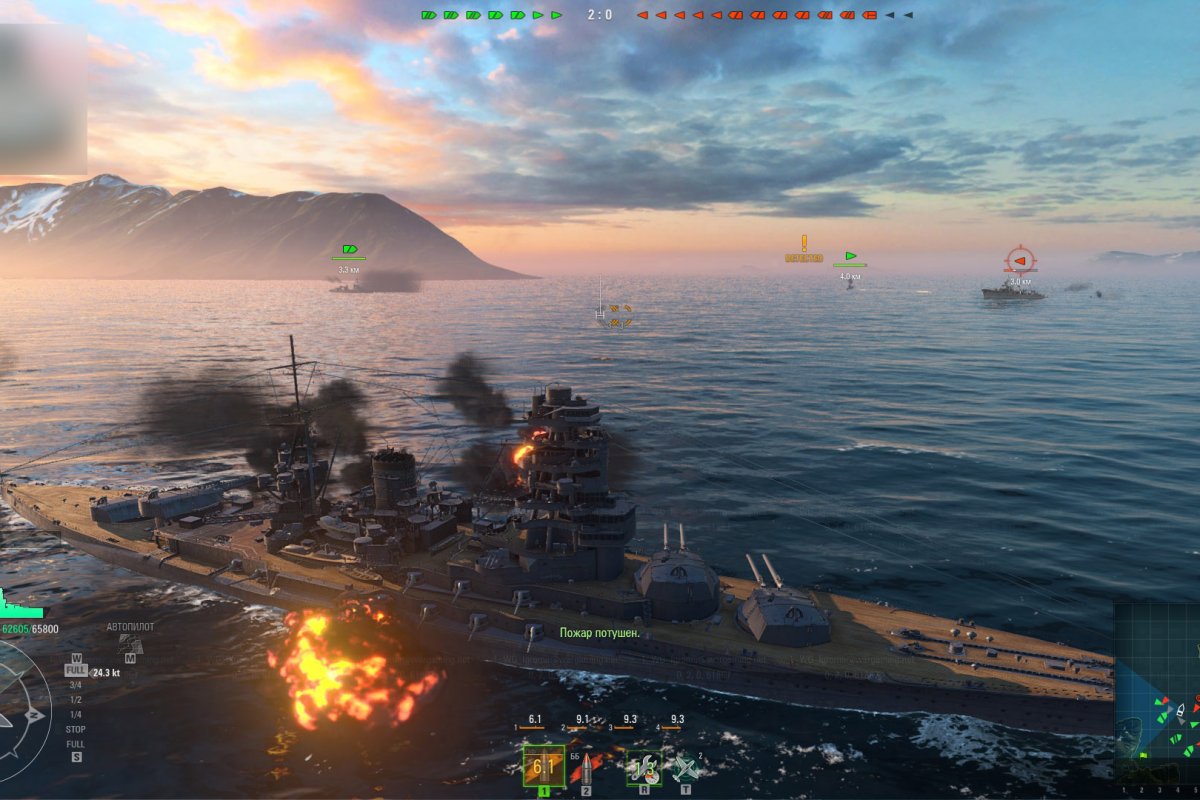Set engine telegraph to 1/2 speed
This screenshot has width=1200, height=800.
(x=75, y=700)
